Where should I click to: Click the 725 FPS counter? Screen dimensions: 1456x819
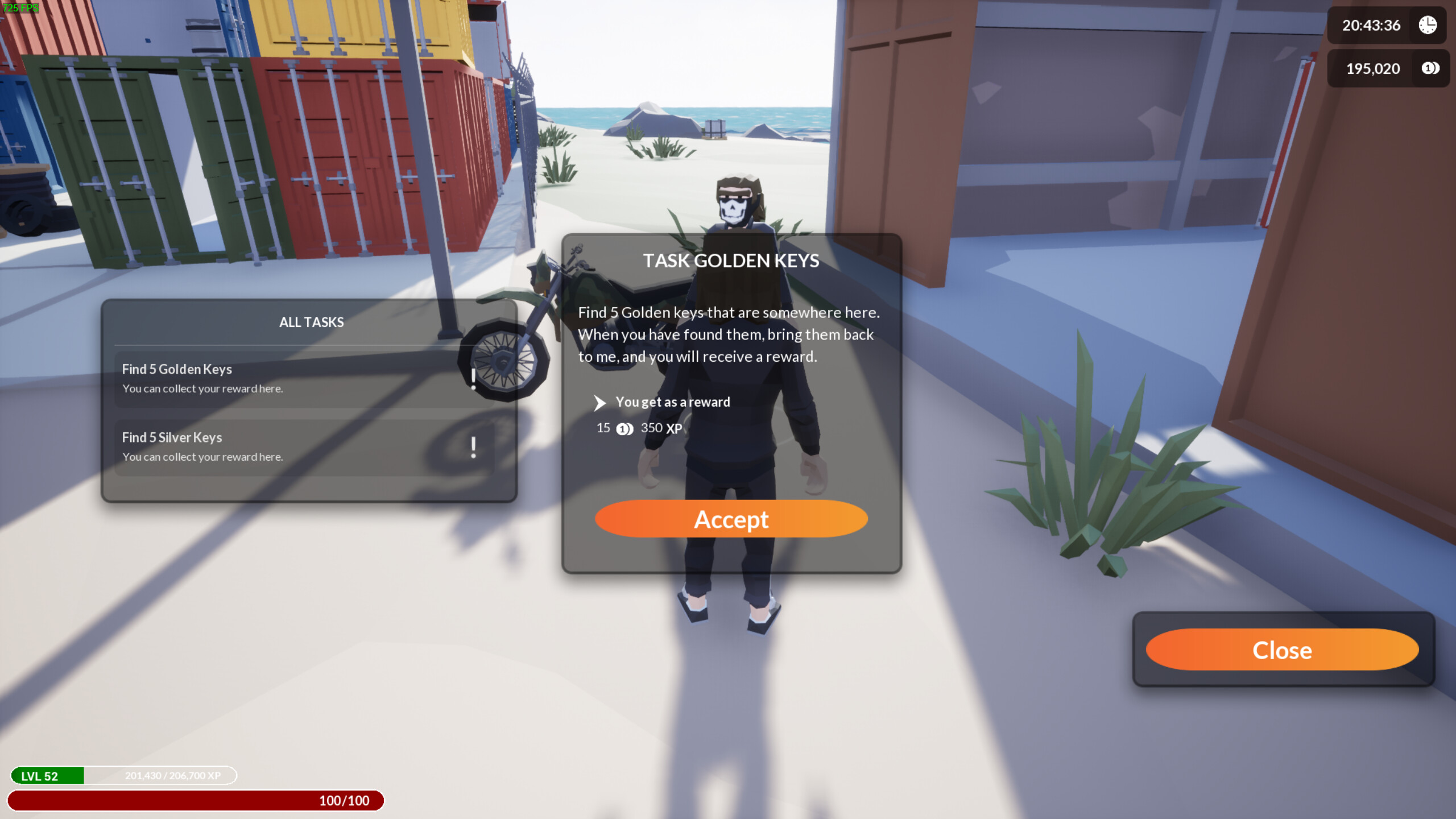coord(22,8)
